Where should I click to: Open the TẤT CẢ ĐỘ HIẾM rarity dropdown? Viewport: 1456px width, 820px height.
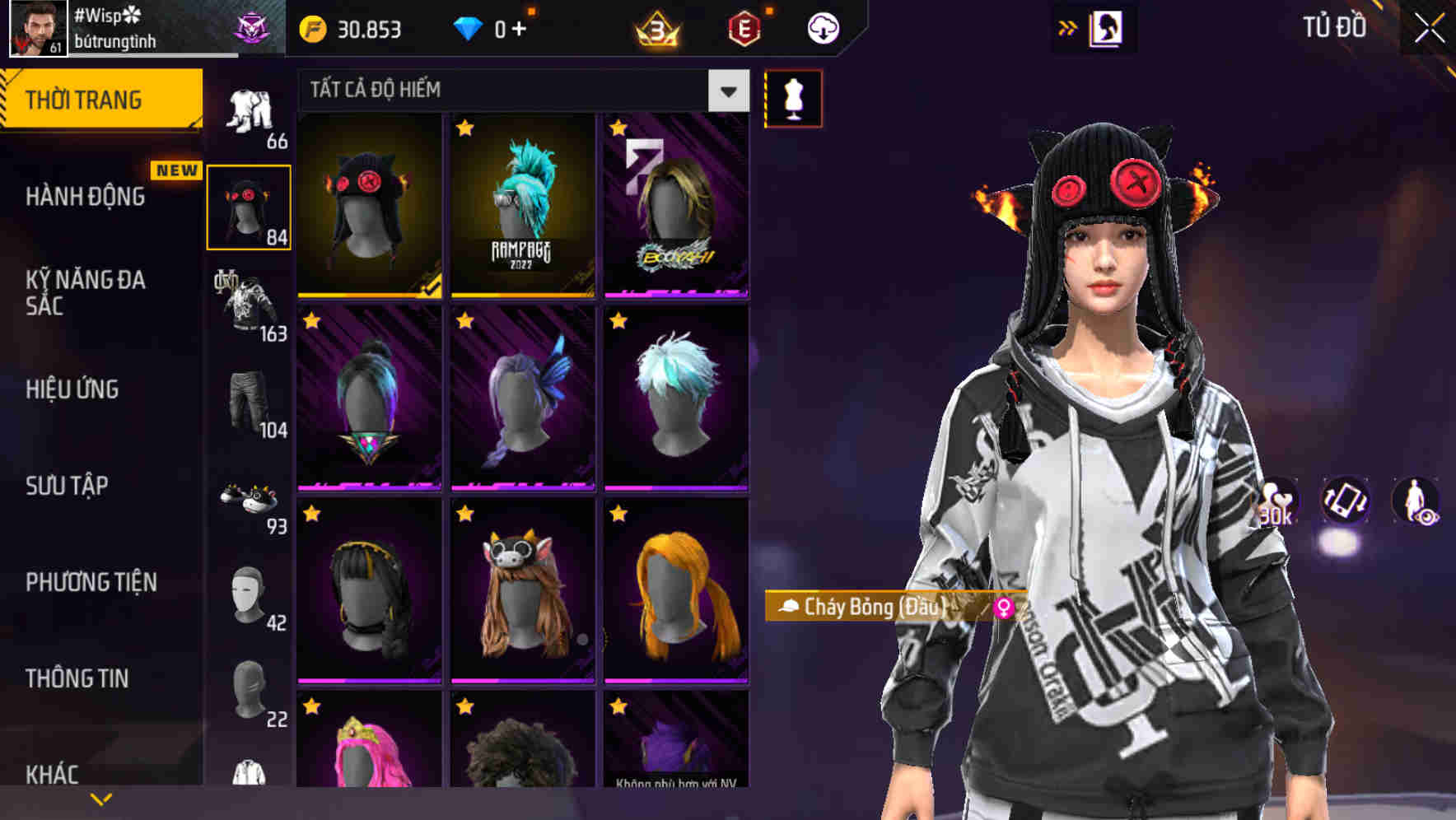coord(726,91)
